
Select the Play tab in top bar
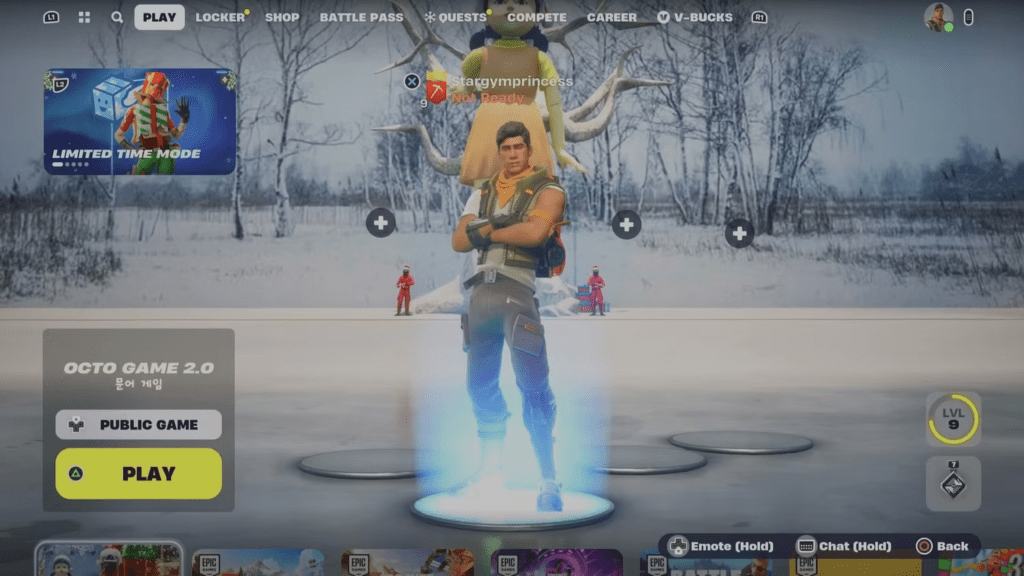point(159,17)
